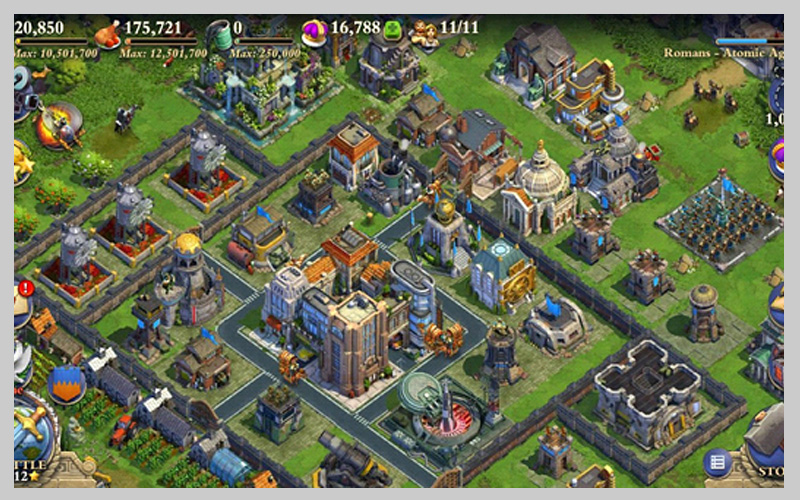Open the blue and orange shield crest
This screenshot has height=500, width=800.
[66, 383]
